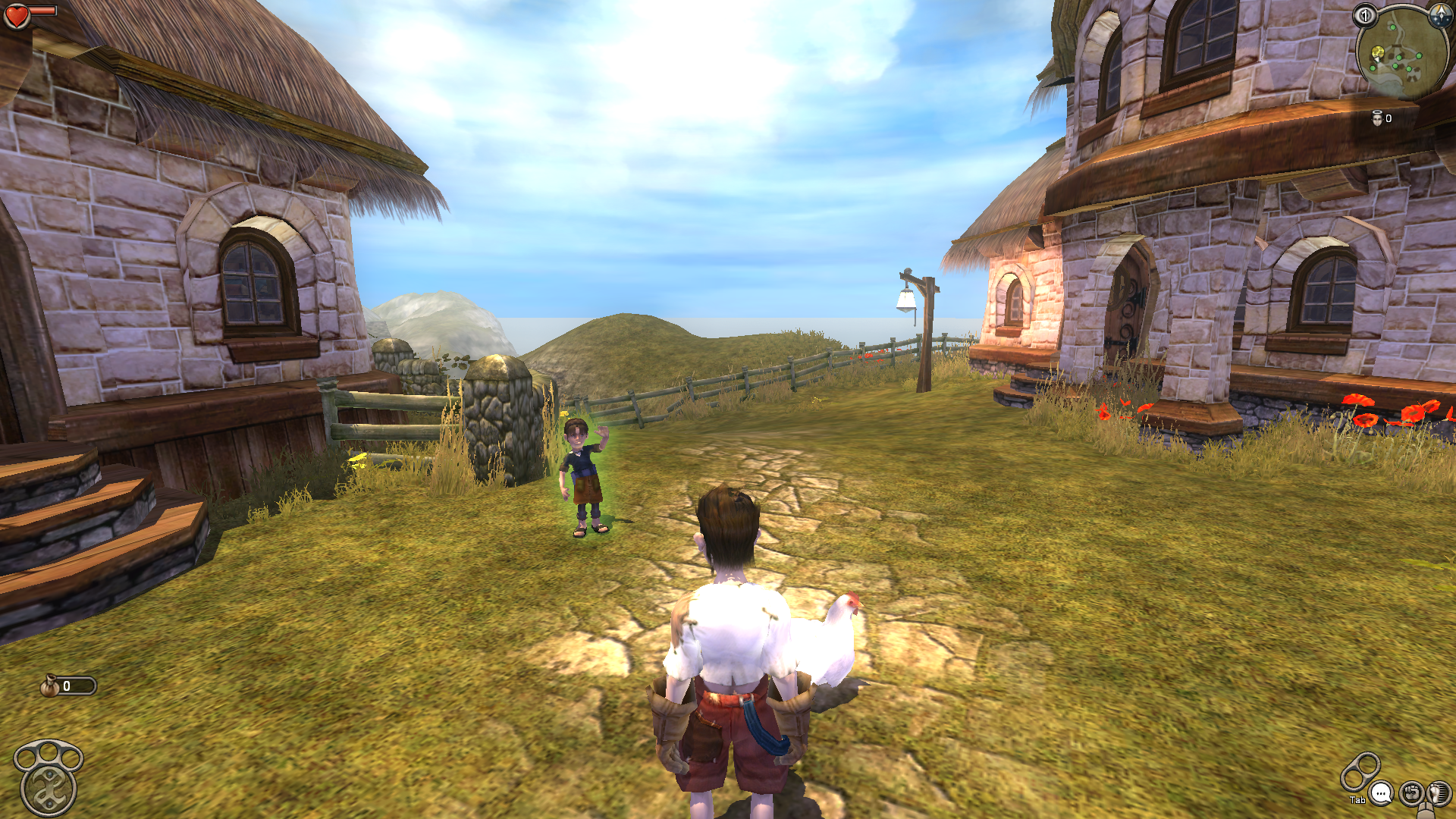
Task: Select the numbered eye badge on the minimap
Action: (1365, 15)
